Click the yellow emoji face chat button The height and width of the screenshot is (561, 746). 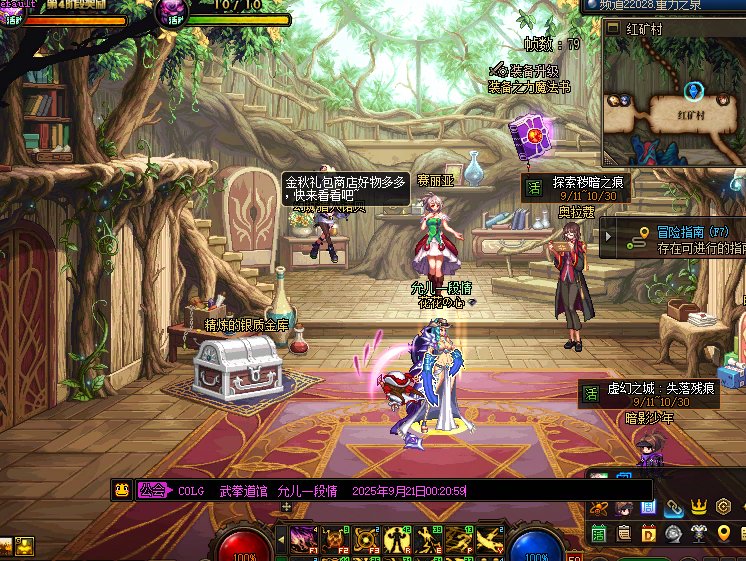(121, 490)
